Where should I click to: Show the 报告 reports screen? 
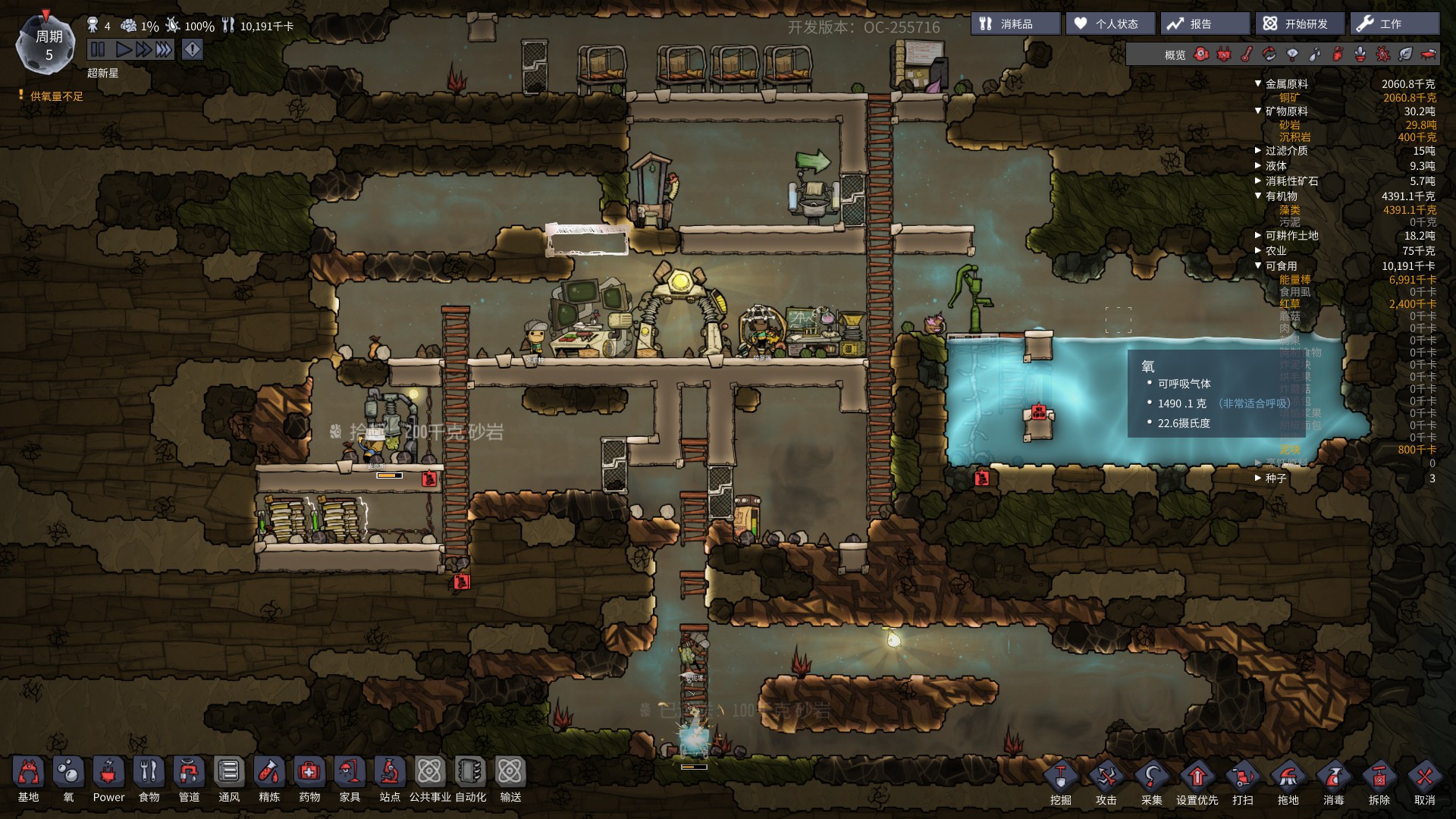[x=1204, y=24]
